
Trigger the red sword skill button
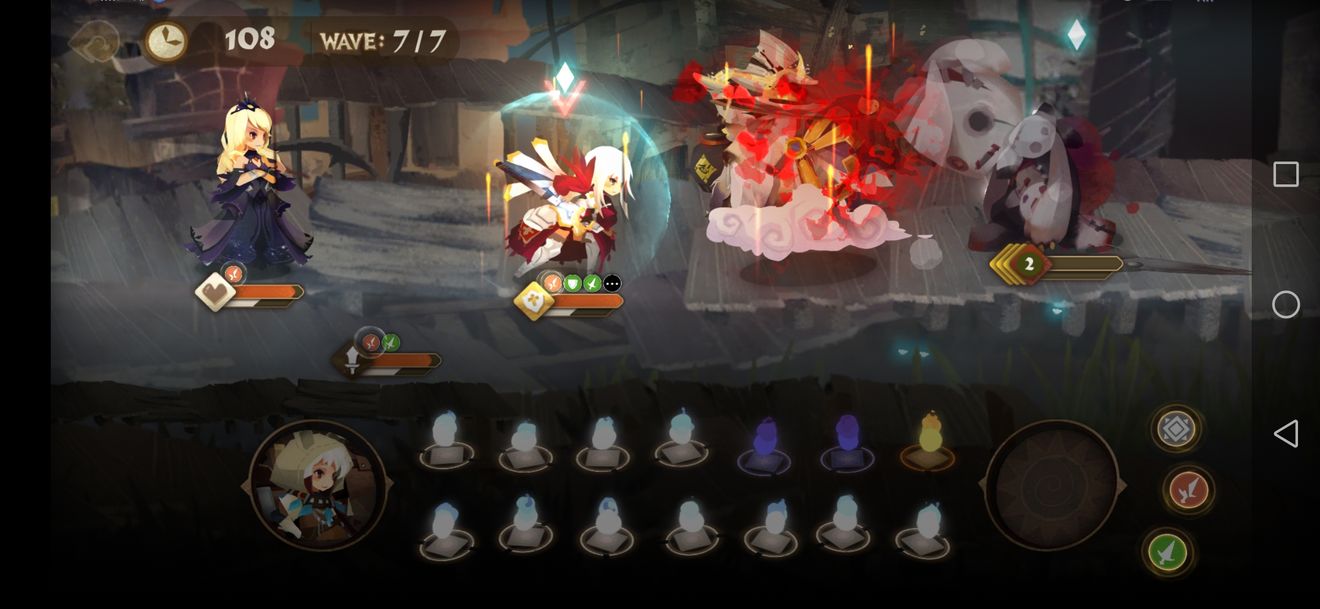point(1189,490)
